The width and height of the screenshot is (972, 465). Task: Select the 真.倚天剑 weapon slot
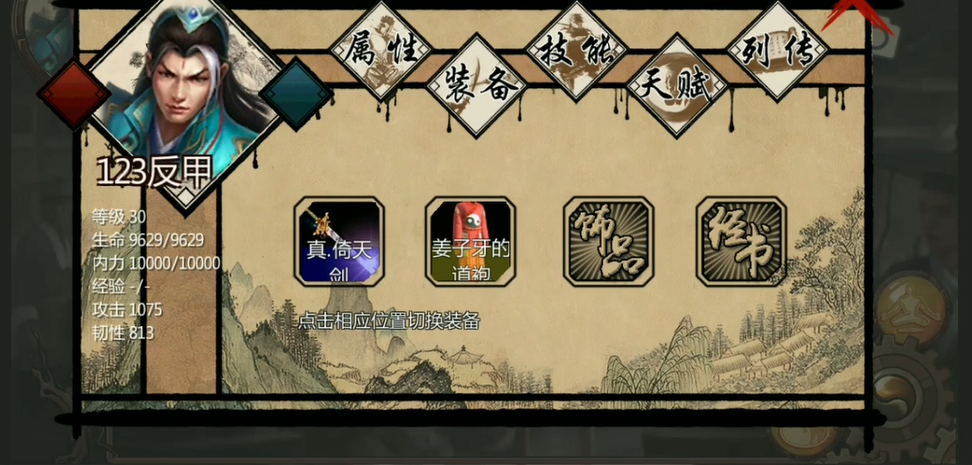(339, 242)
